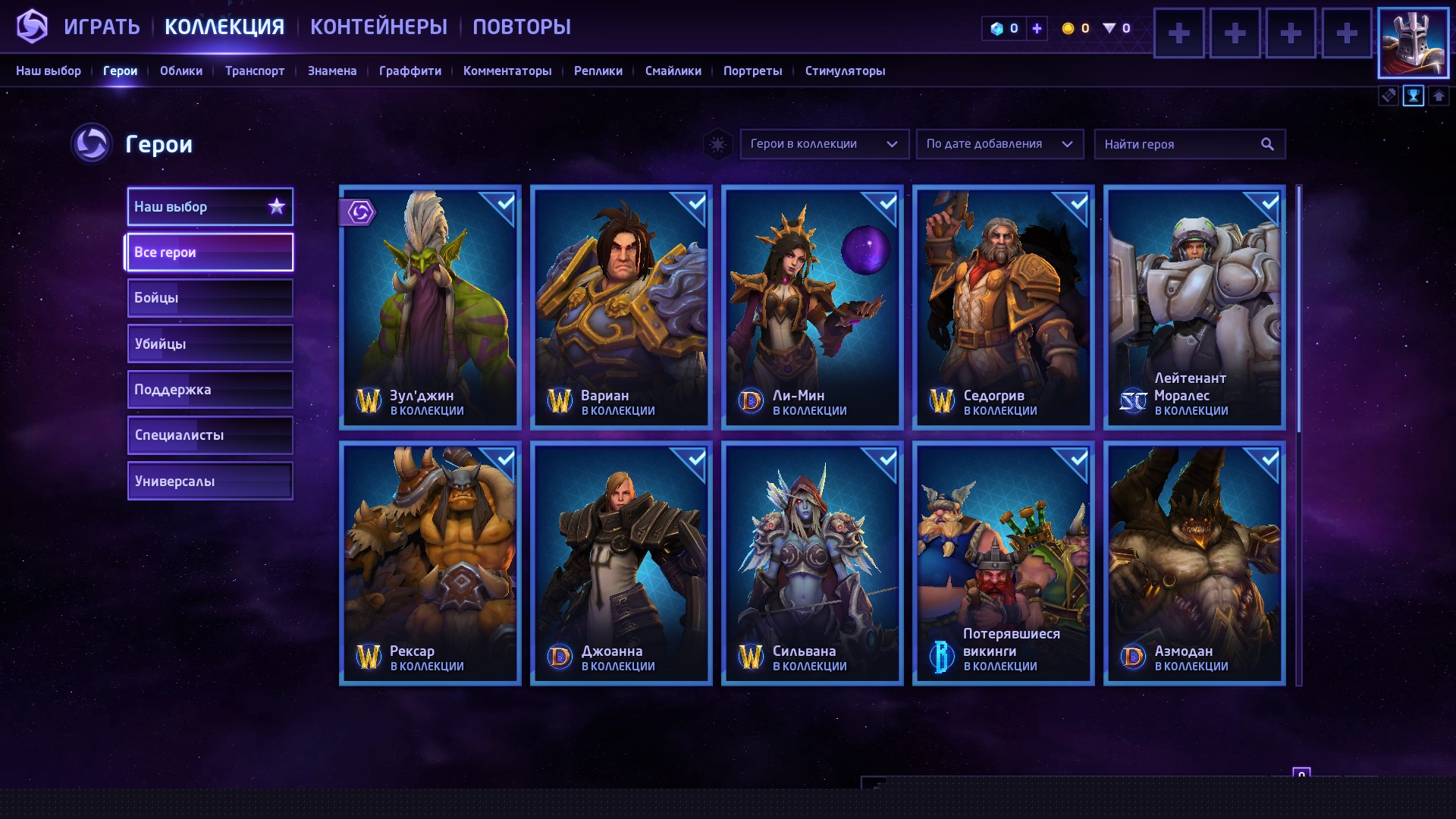1456x819 pixels.
Task: Click the Diablo icon on Ли-Мин's card
Action: click(x=752, y=401)
